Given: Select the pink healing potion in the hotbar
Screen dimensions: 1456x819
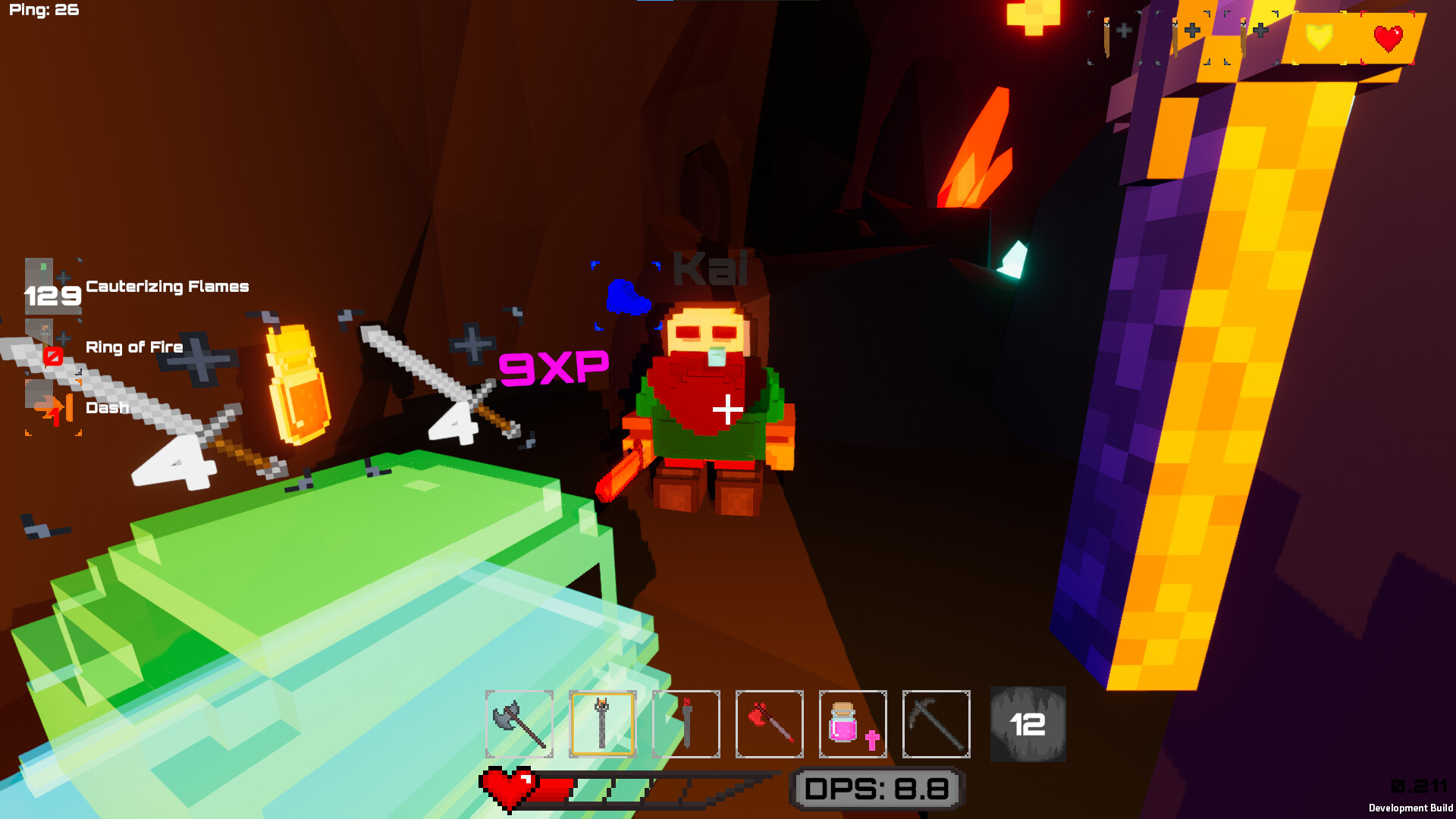Looking at the screenshot, I should [x=853, y=724].
